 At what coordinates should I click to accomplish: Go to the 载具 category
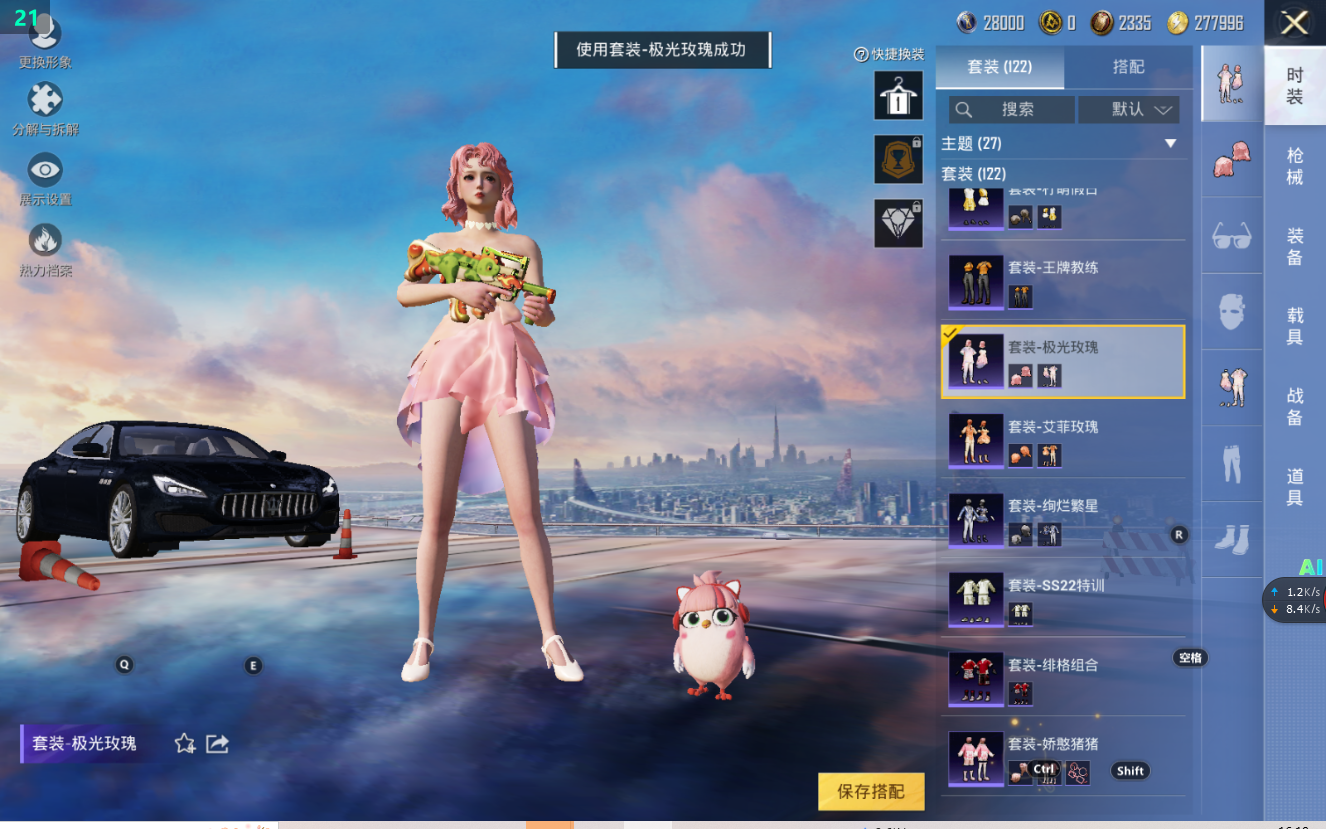tap(1295, 327)
